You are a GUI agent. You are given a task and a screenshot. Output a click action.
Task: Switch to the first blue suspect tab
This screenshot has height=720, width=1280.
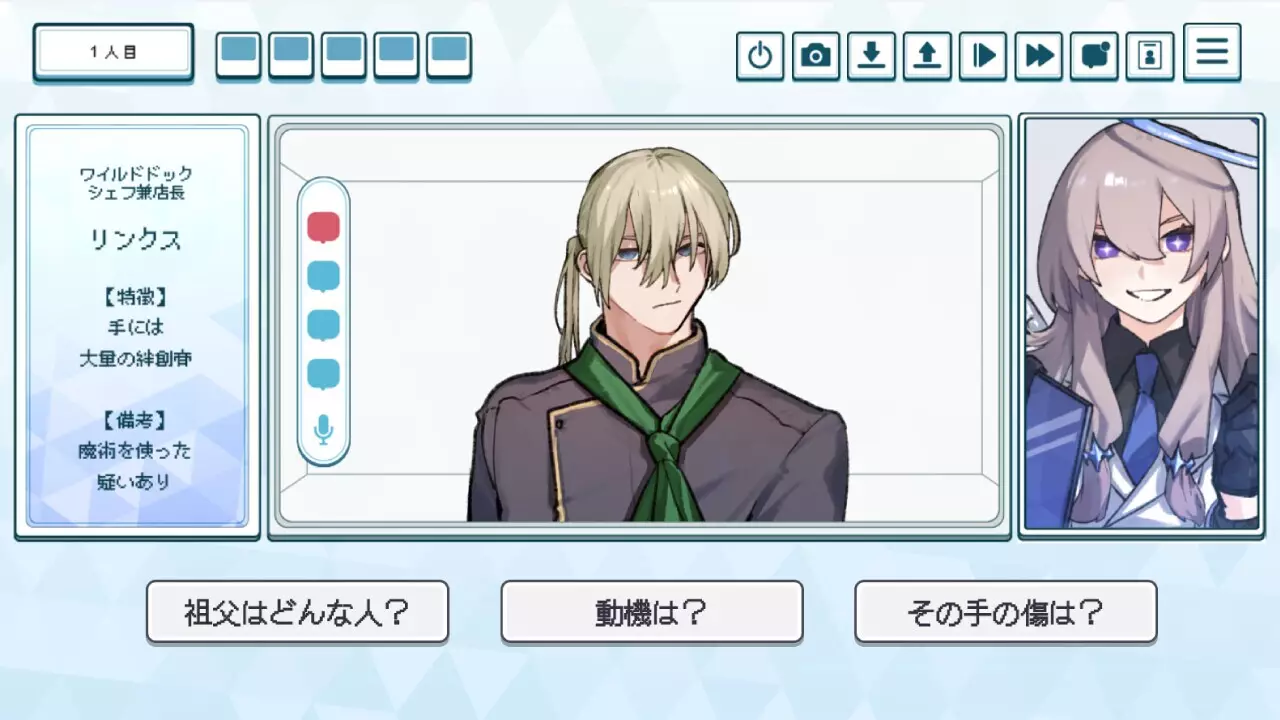tap(237, 55)
